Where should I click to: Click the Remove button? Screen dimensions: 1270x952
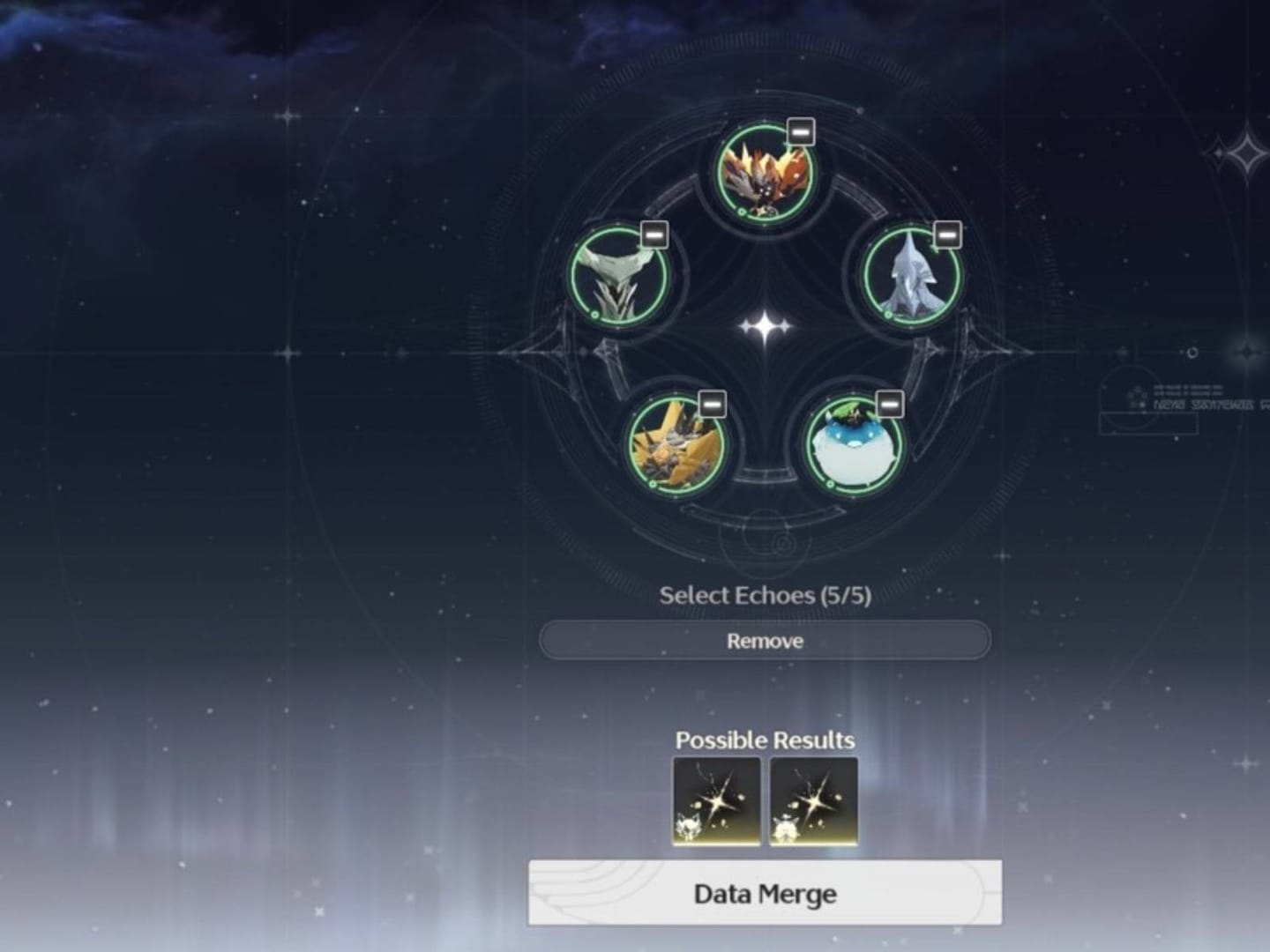tap(765, 641)
